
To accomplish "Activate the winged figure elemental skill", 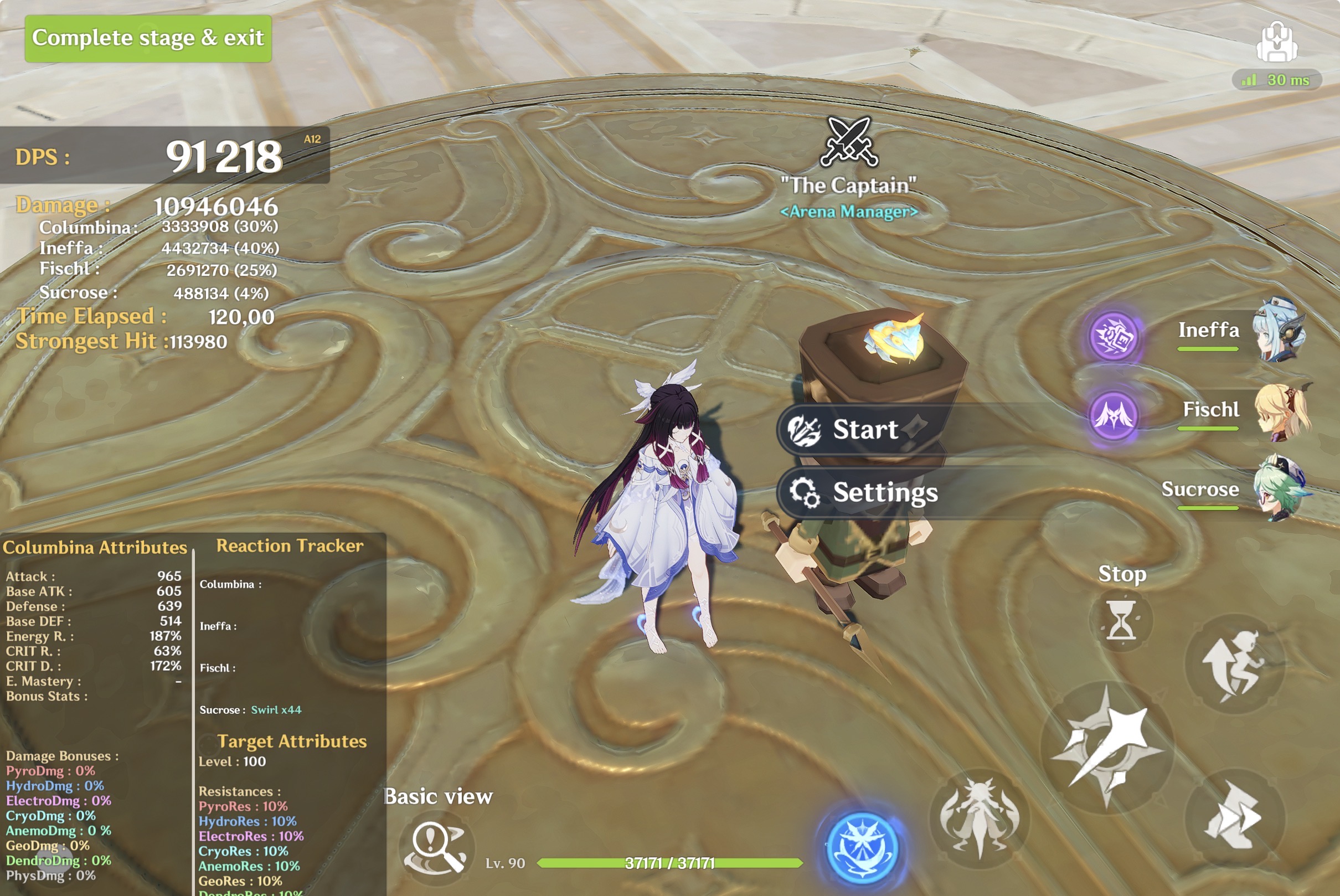I will (x=980, y=818).
